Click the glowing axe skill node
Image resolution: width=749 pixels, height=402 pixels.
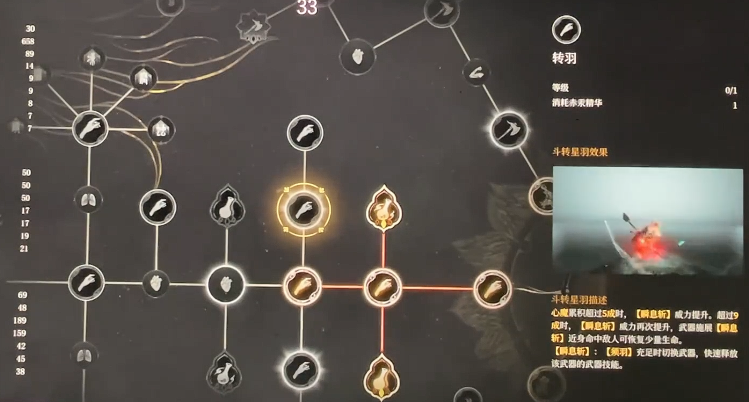tap(505, 129)
